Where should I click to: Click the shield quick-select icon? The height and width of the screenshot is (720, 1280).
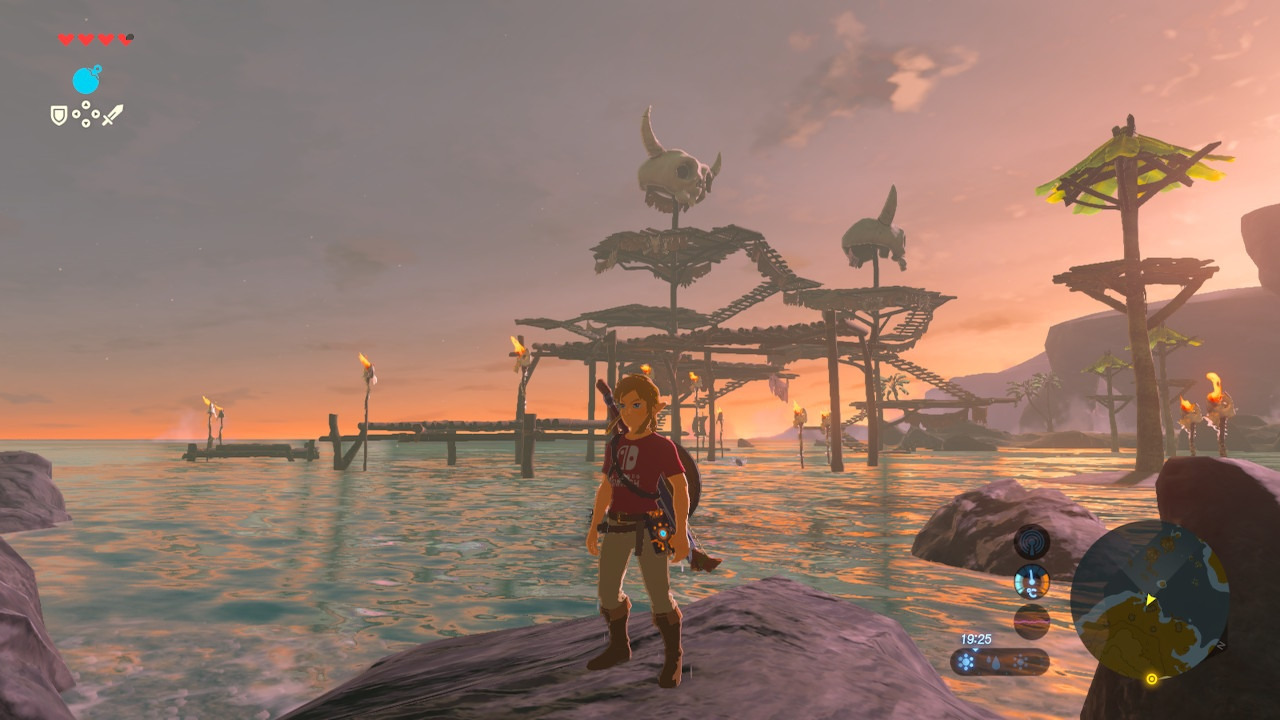coord(59,116)
